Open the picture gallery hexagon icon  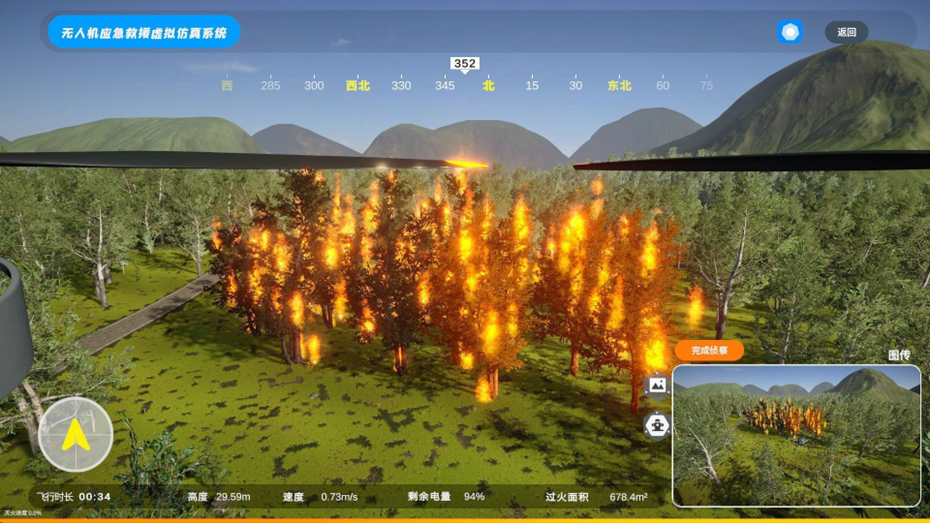coord(657,385)
